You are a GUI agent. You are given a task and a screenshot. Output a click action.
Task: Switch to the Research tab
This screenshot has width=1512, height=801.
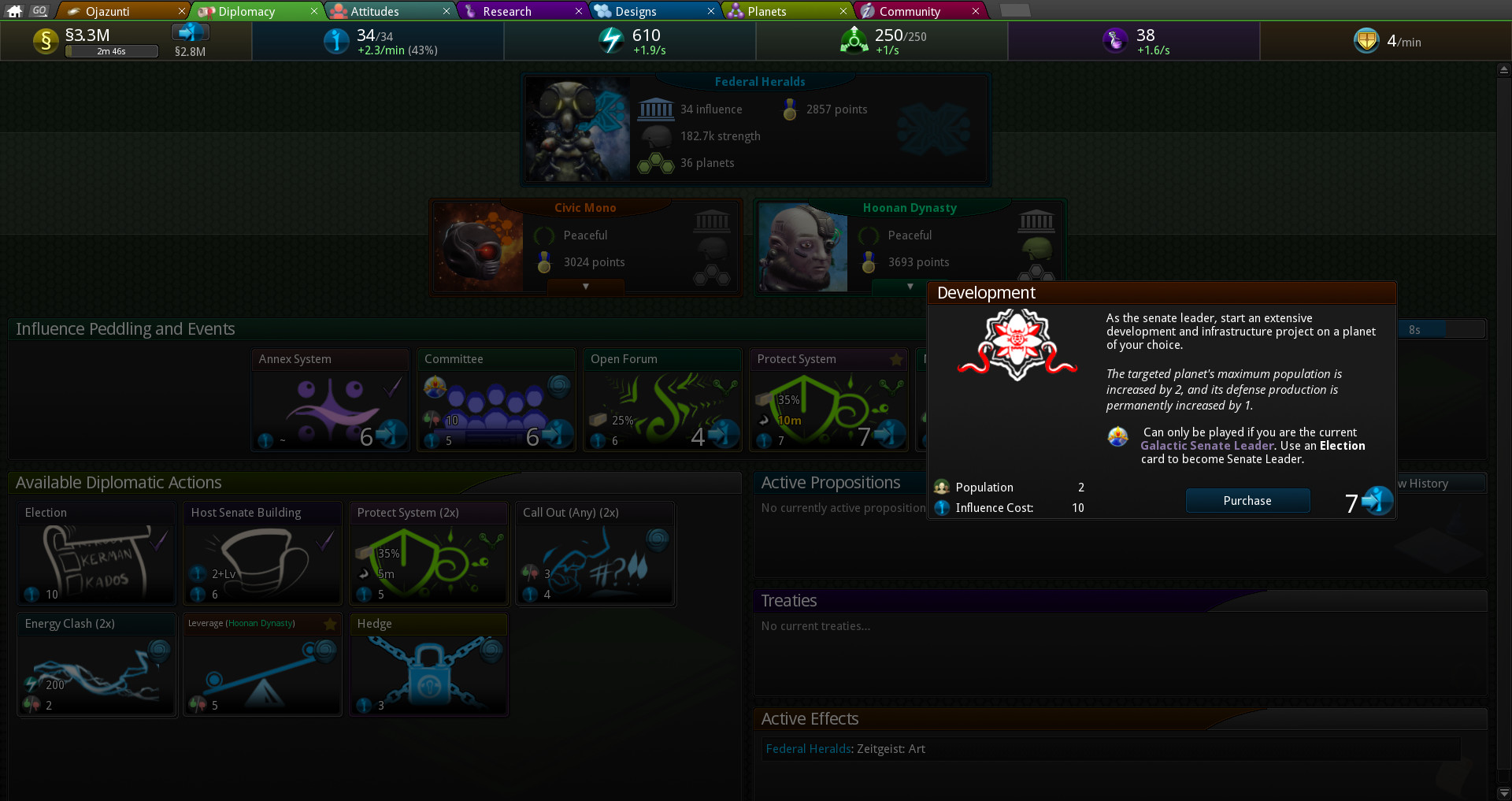pos(506,11)
